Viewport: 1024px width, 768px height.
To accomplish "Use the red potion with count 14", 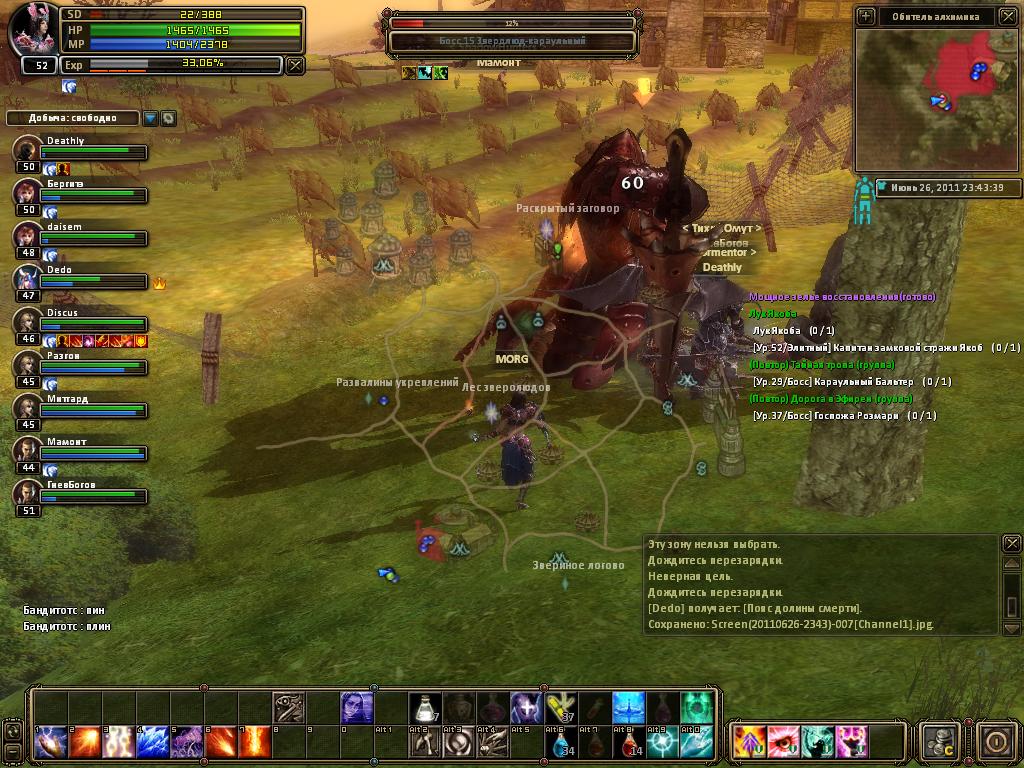I will pos(629,742).
